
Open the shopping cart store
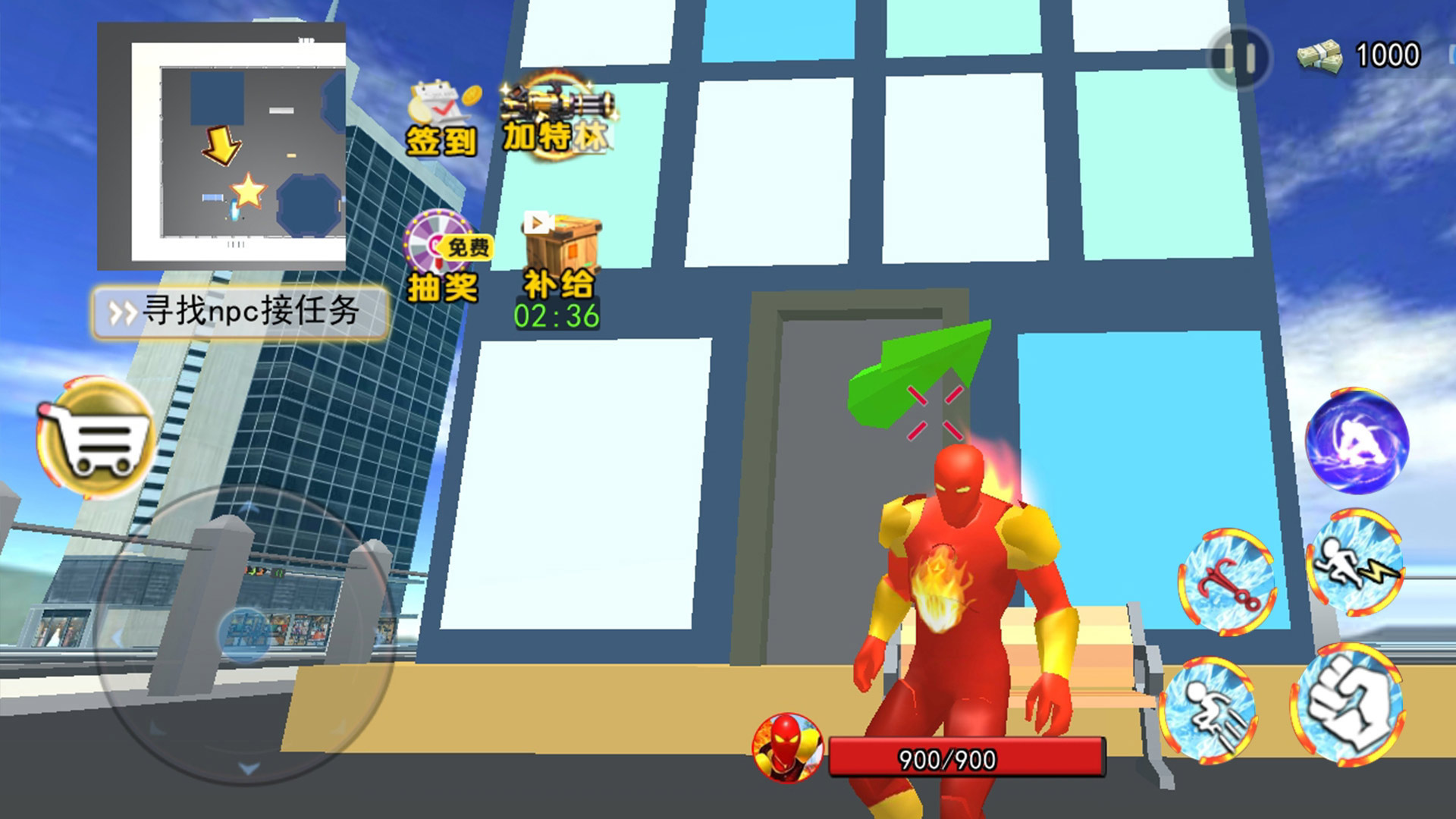coord(96,438)
